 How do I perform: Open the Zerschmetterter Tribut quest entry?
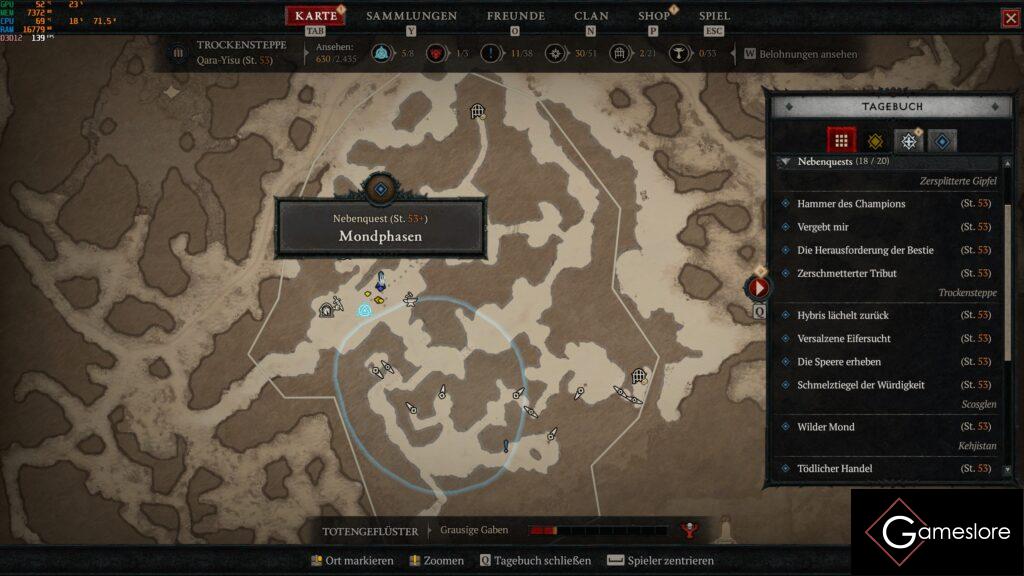[x=846, y=273]
